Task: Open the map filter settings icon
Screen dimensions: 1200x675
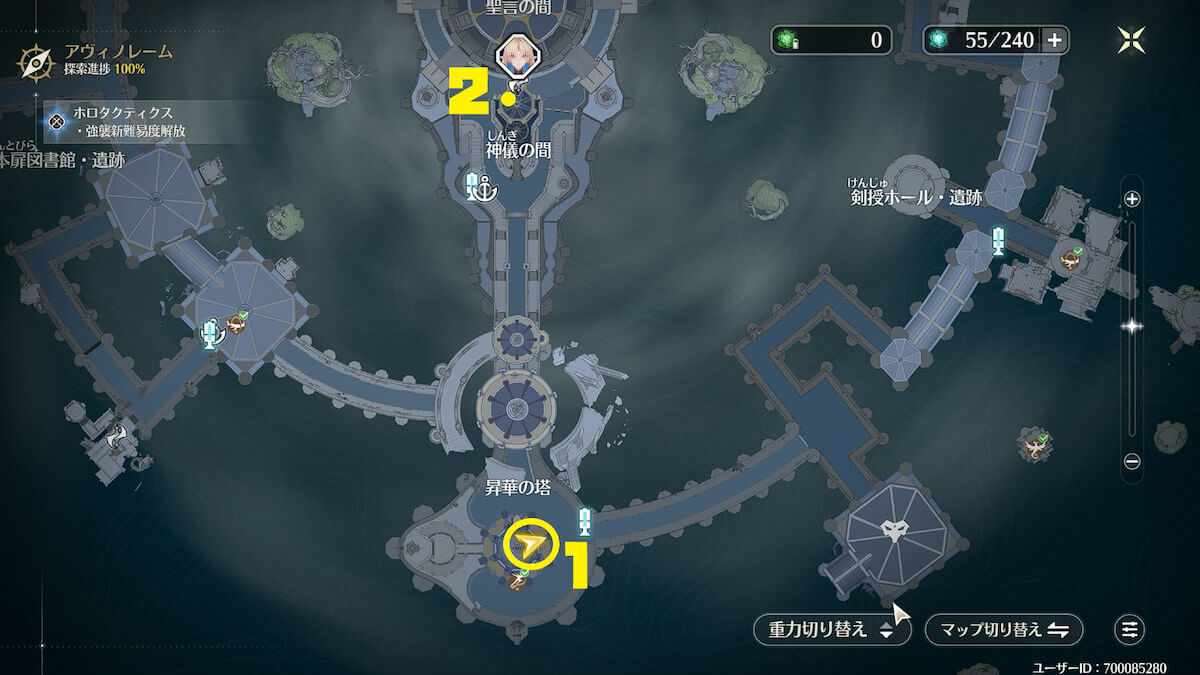Action: tap(1130, 629)
